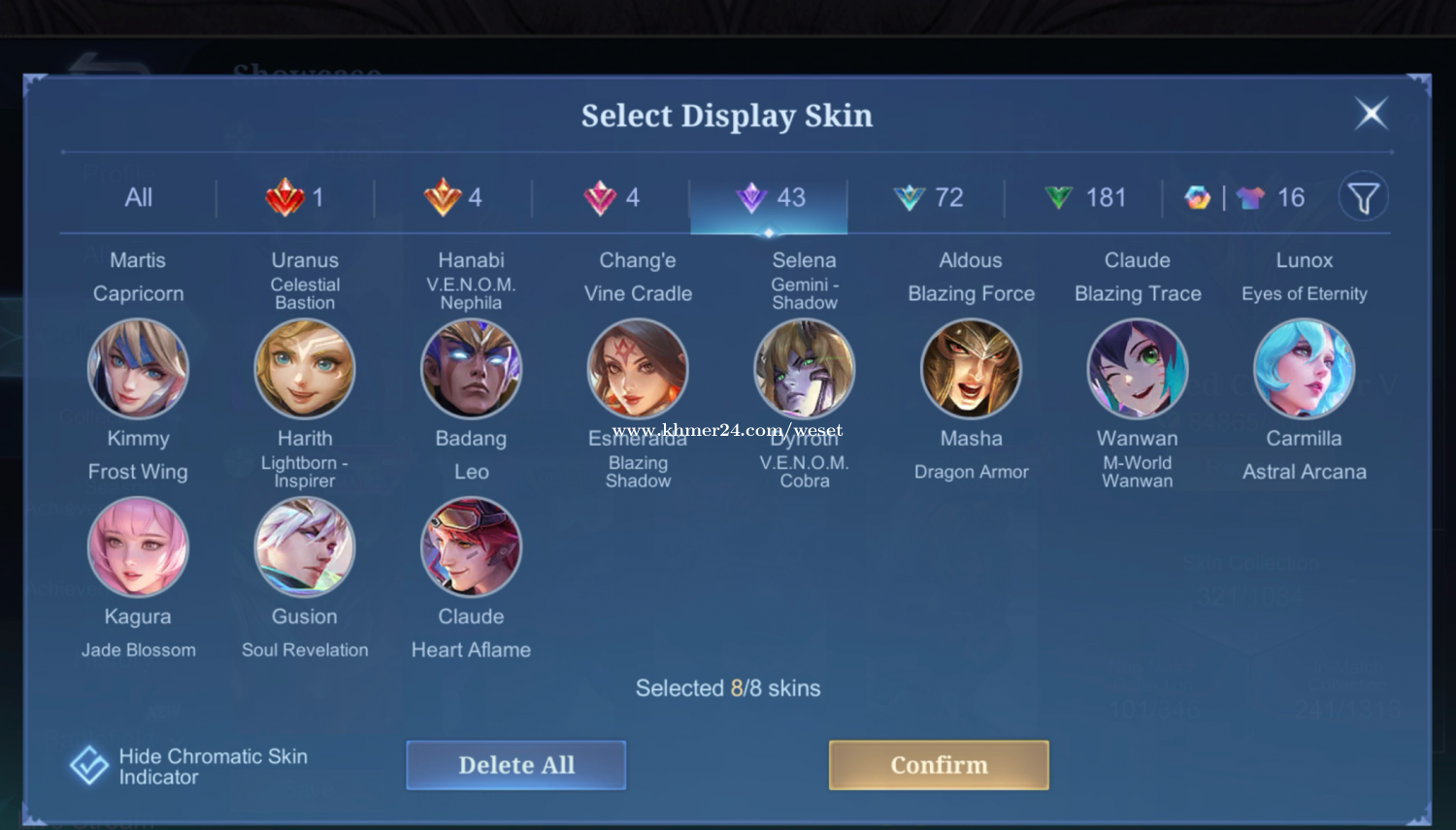
Task: Confirm the selected display skins
Action: [939, 765]
